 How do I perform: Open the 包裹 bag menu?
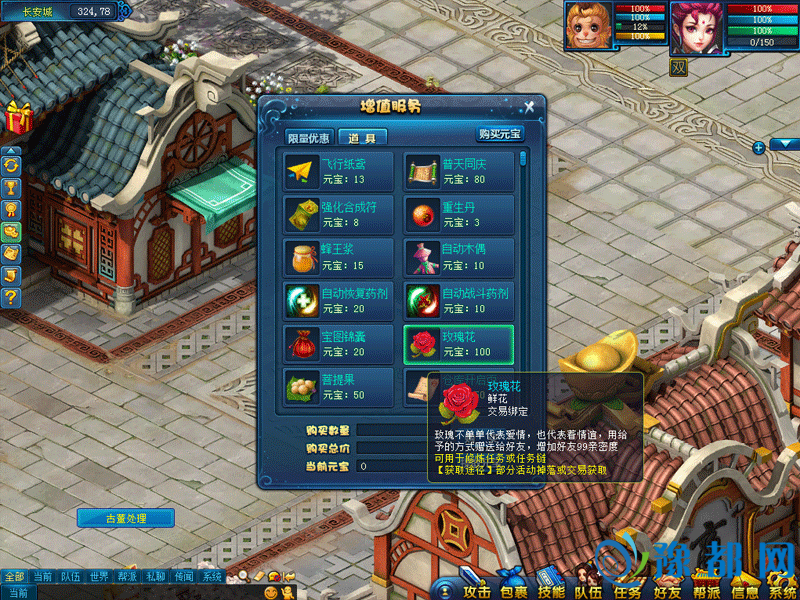[513, 591]
